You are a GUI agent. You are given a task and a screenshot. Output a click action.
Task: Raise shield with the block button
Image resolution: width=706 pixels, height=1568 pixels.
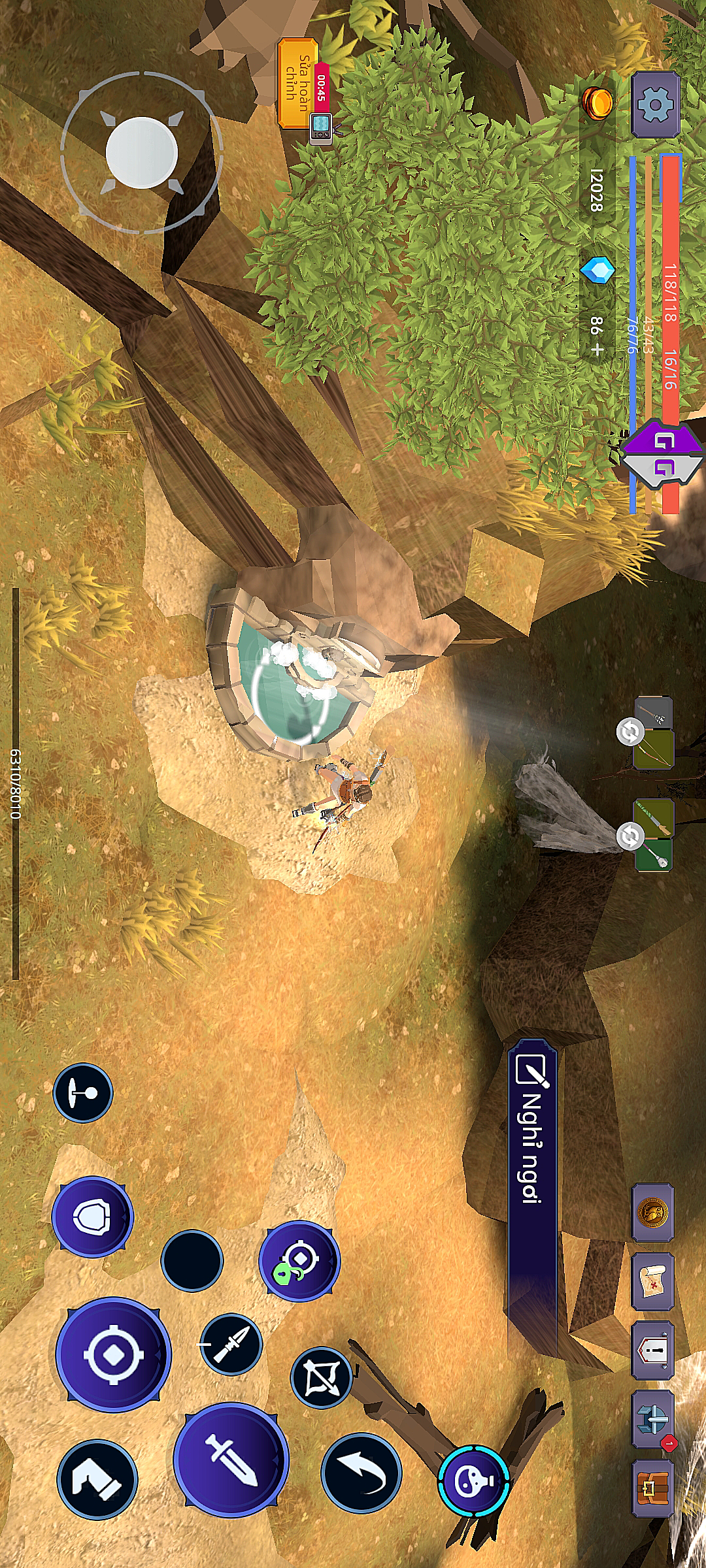(92, 1217)
